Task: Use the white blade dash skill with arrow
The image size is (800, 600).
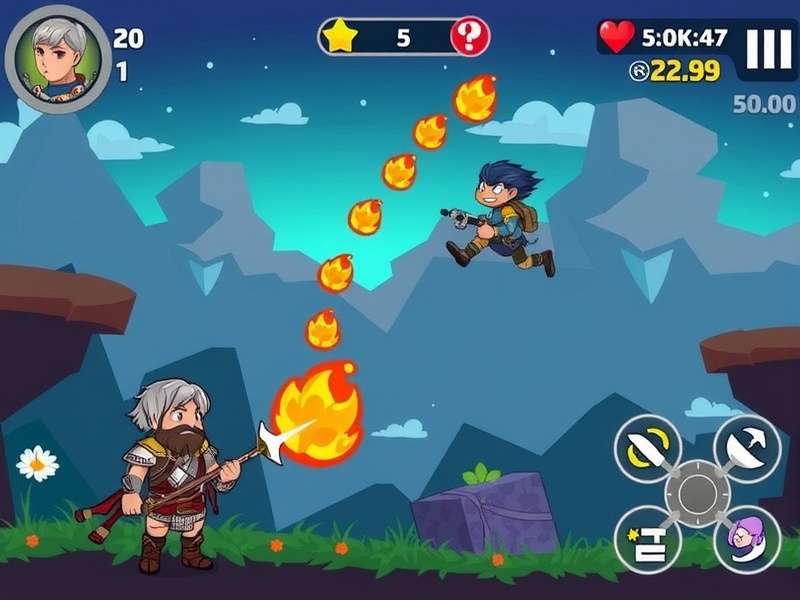Action: pos(746,447)
